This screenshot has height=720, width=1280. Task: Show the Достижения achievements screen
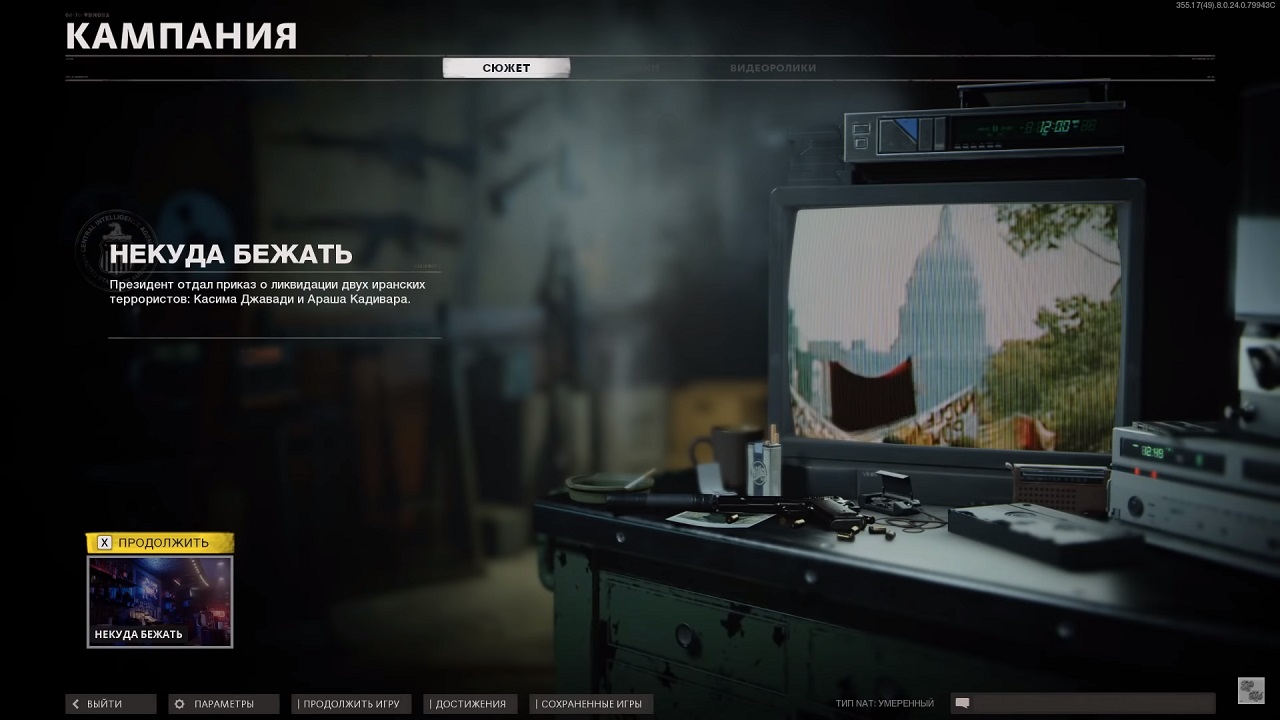pyautogui.click(x=470, y=704)
